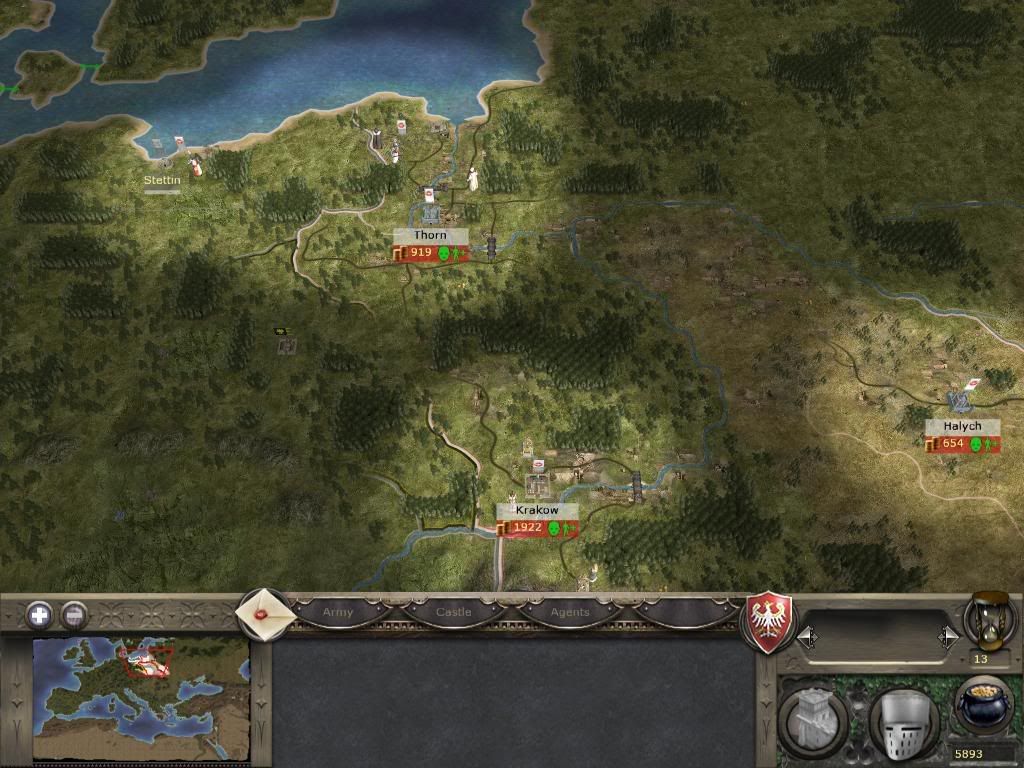Open the construction tower button
This screenshot has height=768, width=1024.
point(813,717)
